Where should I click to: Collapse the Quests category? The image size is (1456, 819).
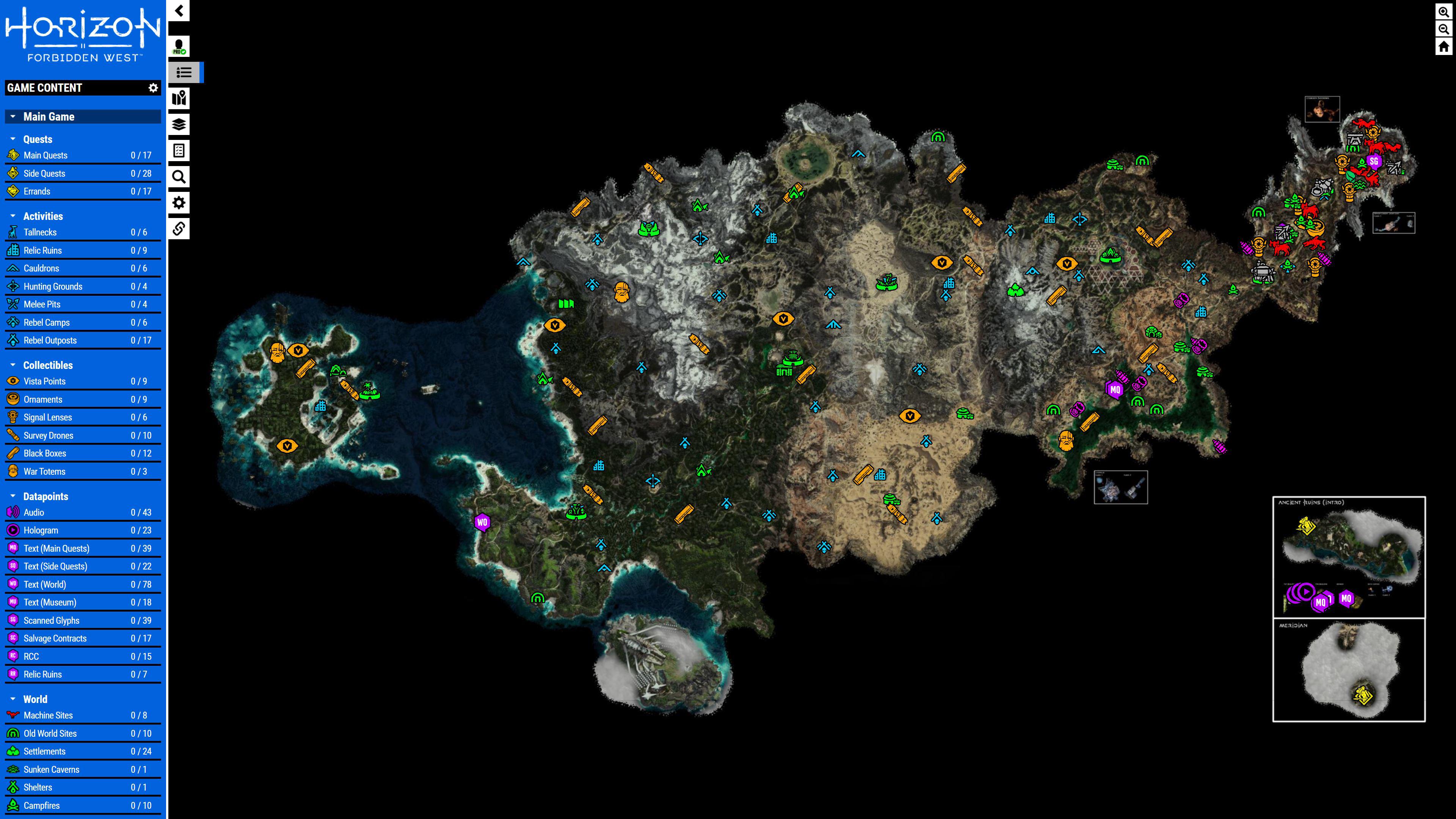pyautogui.click(x=13, y=139)
